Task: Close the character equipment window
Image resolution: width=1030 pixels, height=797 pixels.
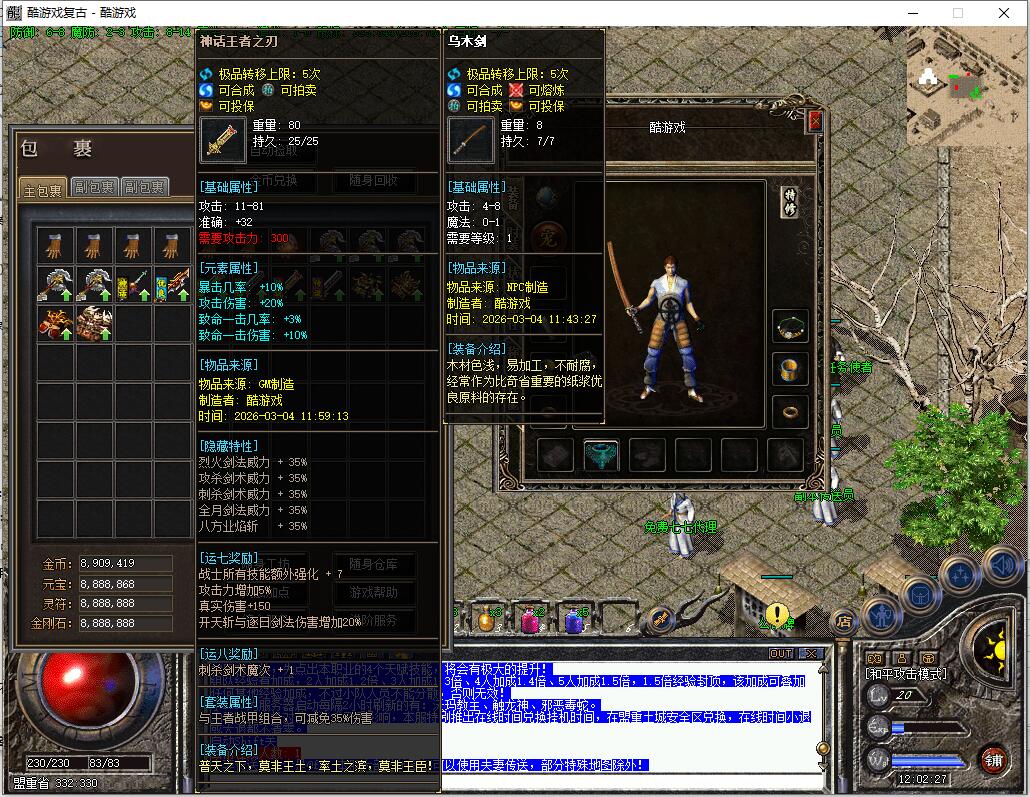Action: pyautogui.click(x=815, y=121)
